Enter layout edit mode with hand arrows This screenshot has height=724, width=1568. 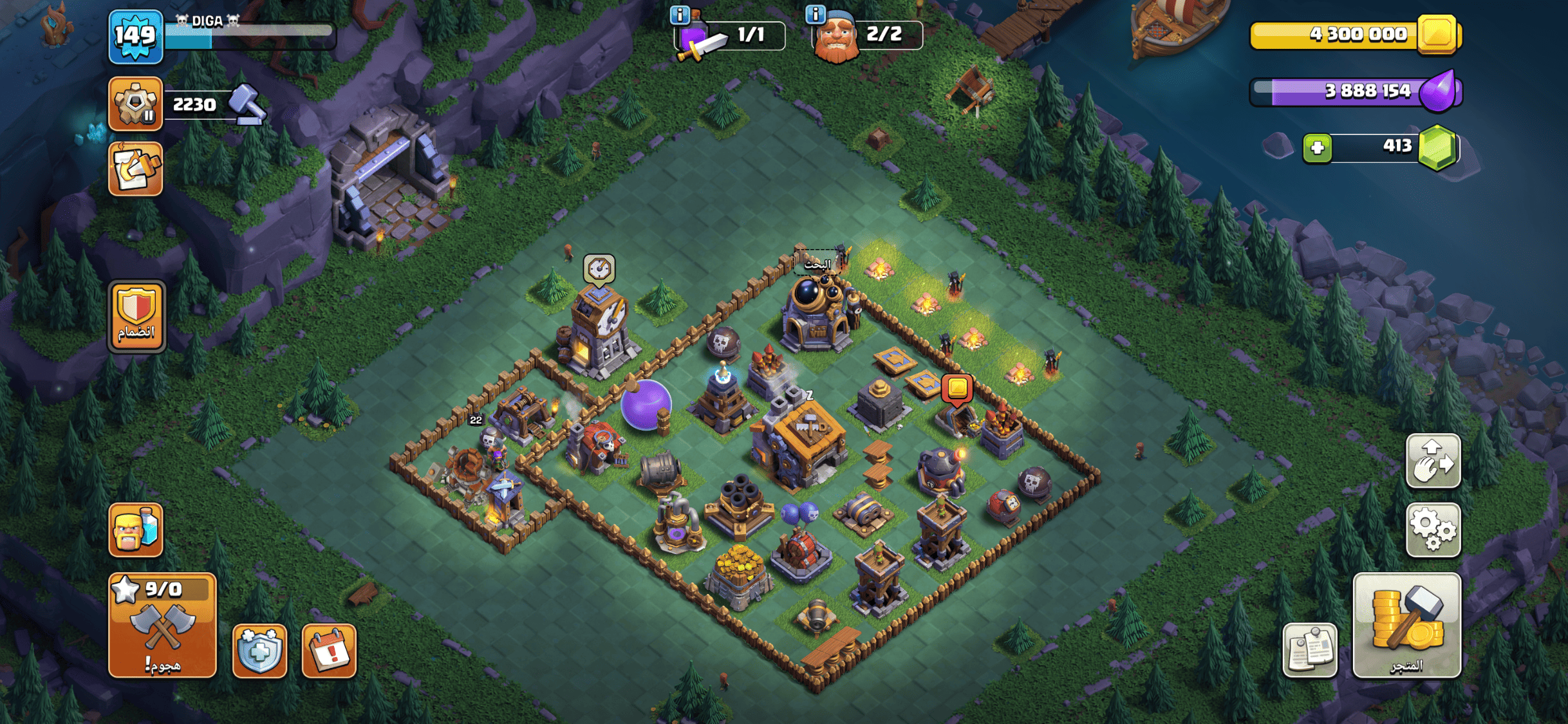[1433, 461]
